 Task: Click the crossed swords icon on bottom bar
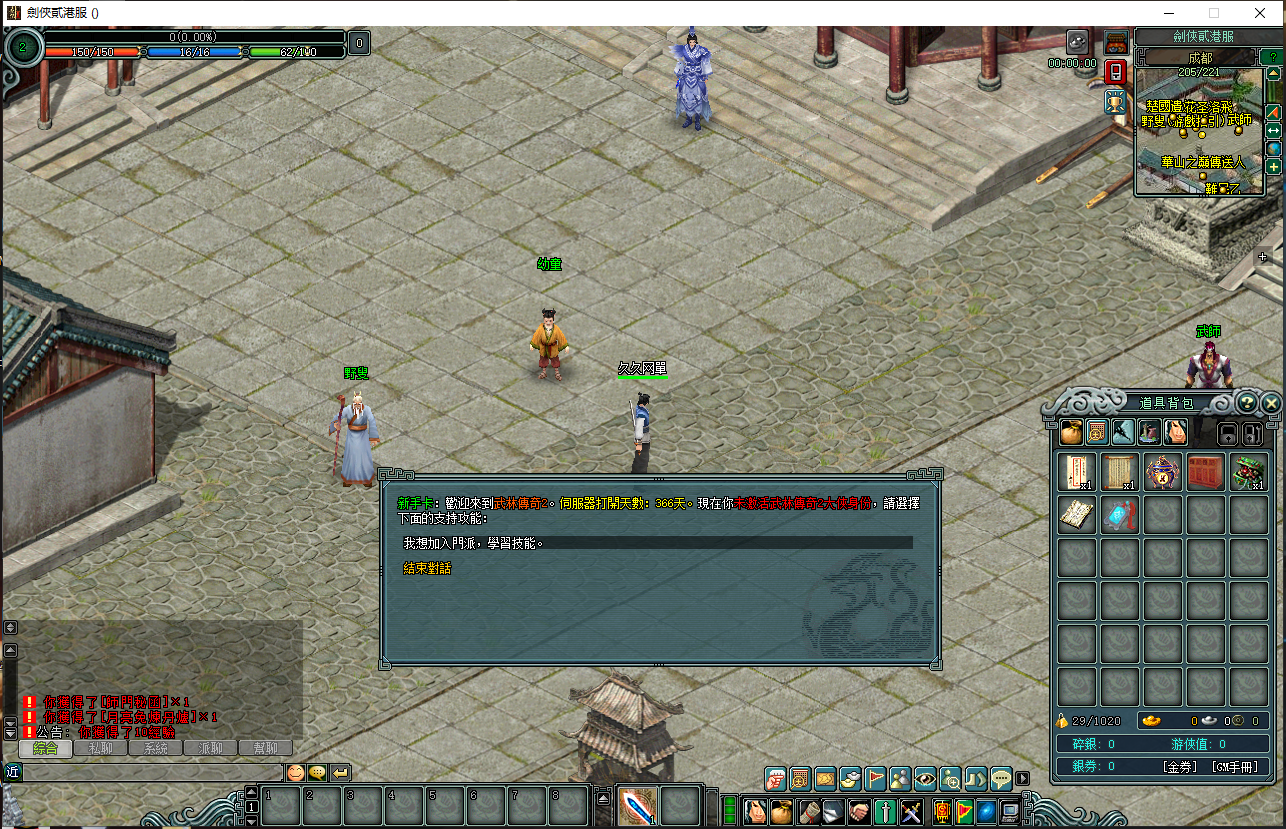pos(911,810)
